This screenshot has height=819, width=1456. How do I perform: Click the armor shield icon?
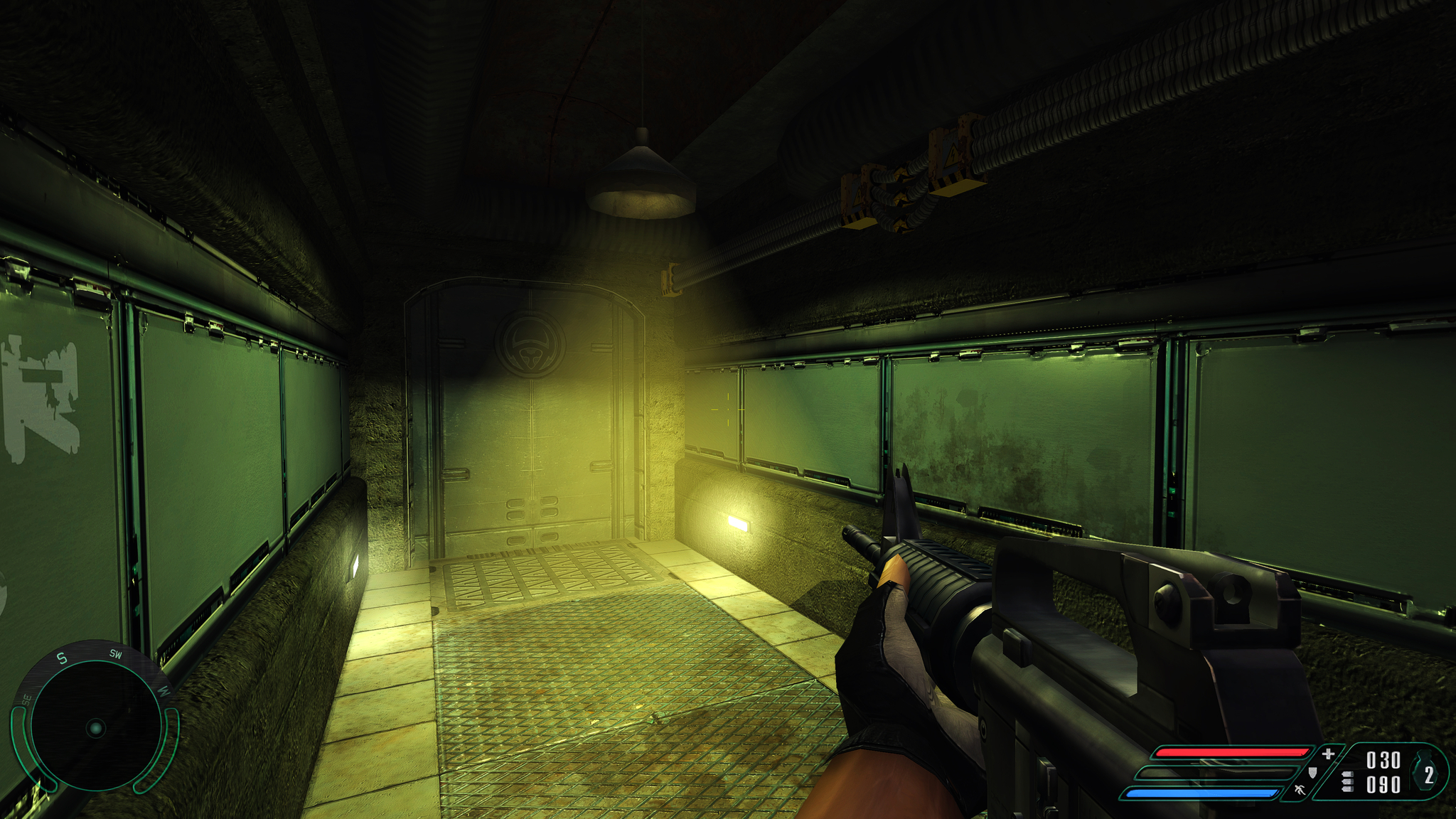[x=1312, y=772]
